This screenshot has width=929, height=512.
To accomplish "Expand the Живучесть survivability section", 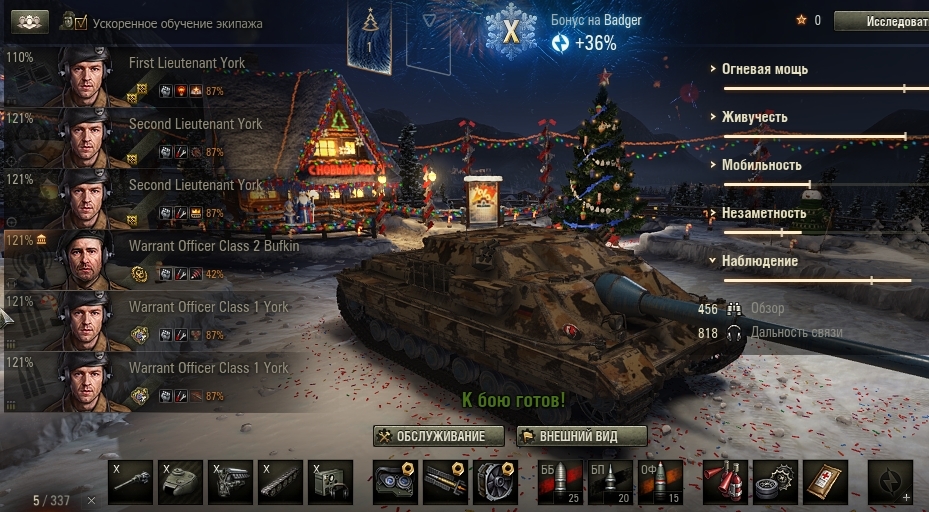I will click(754, 117).
